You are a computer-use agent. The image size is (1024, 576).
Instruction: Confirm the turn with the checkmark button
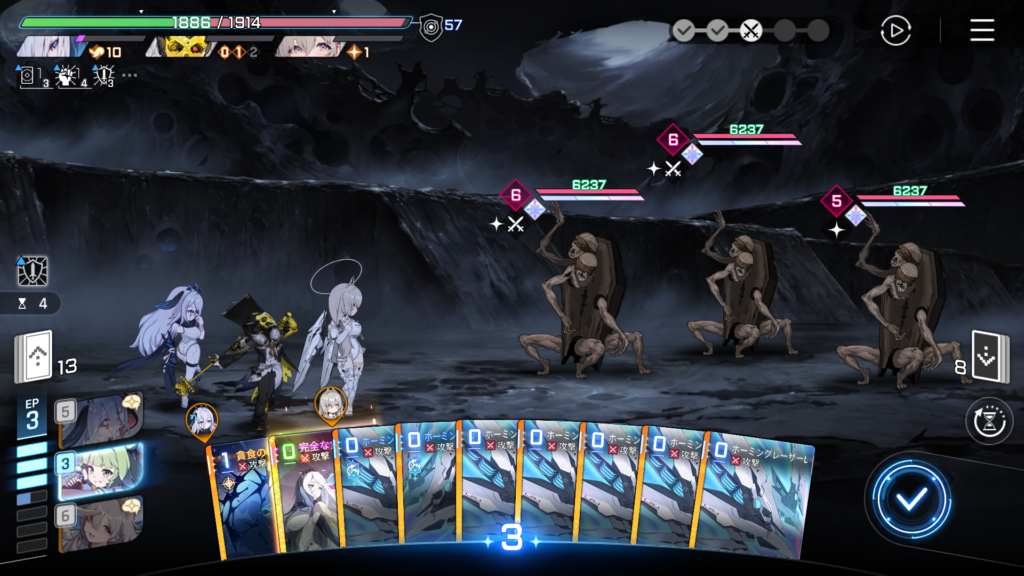[909, 499]
